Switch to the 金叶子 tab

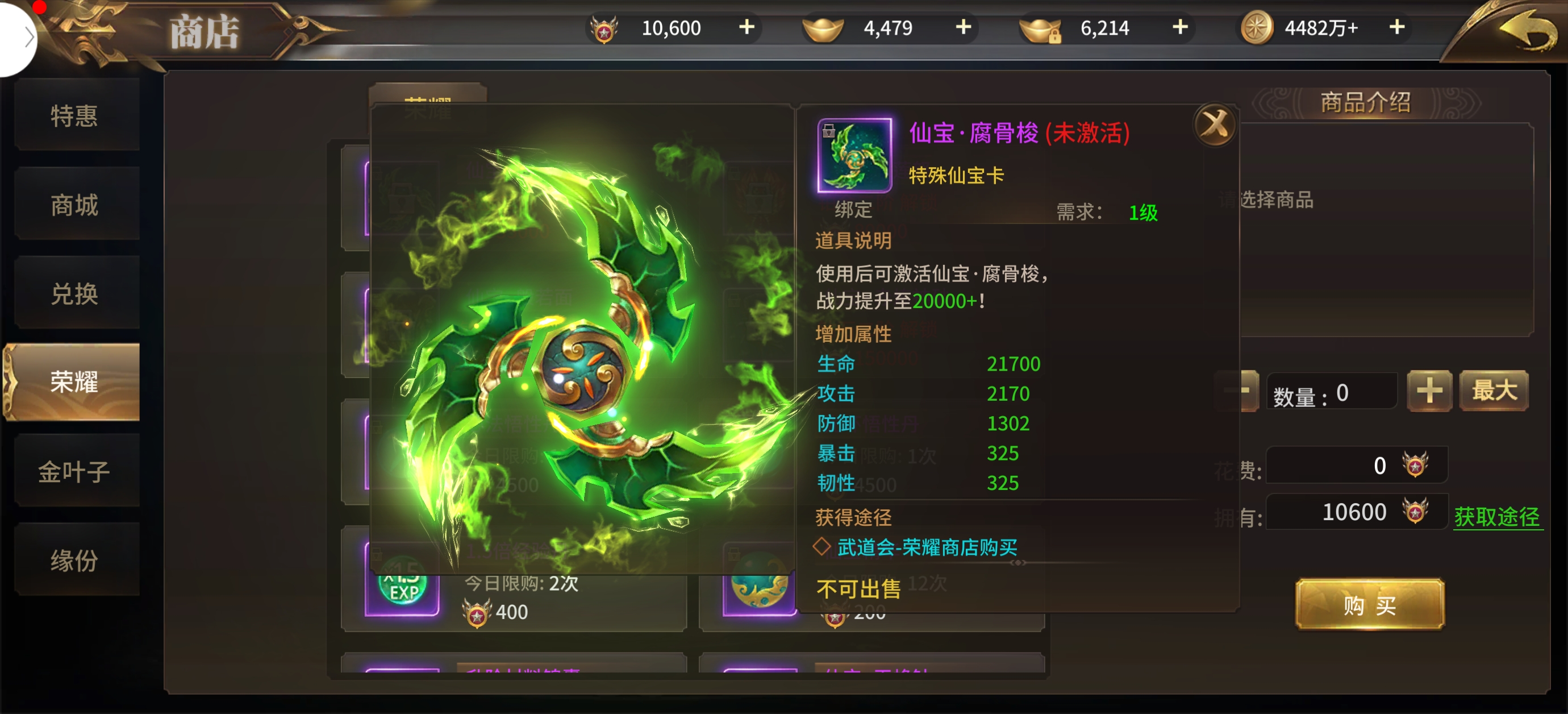coord(74,471)
